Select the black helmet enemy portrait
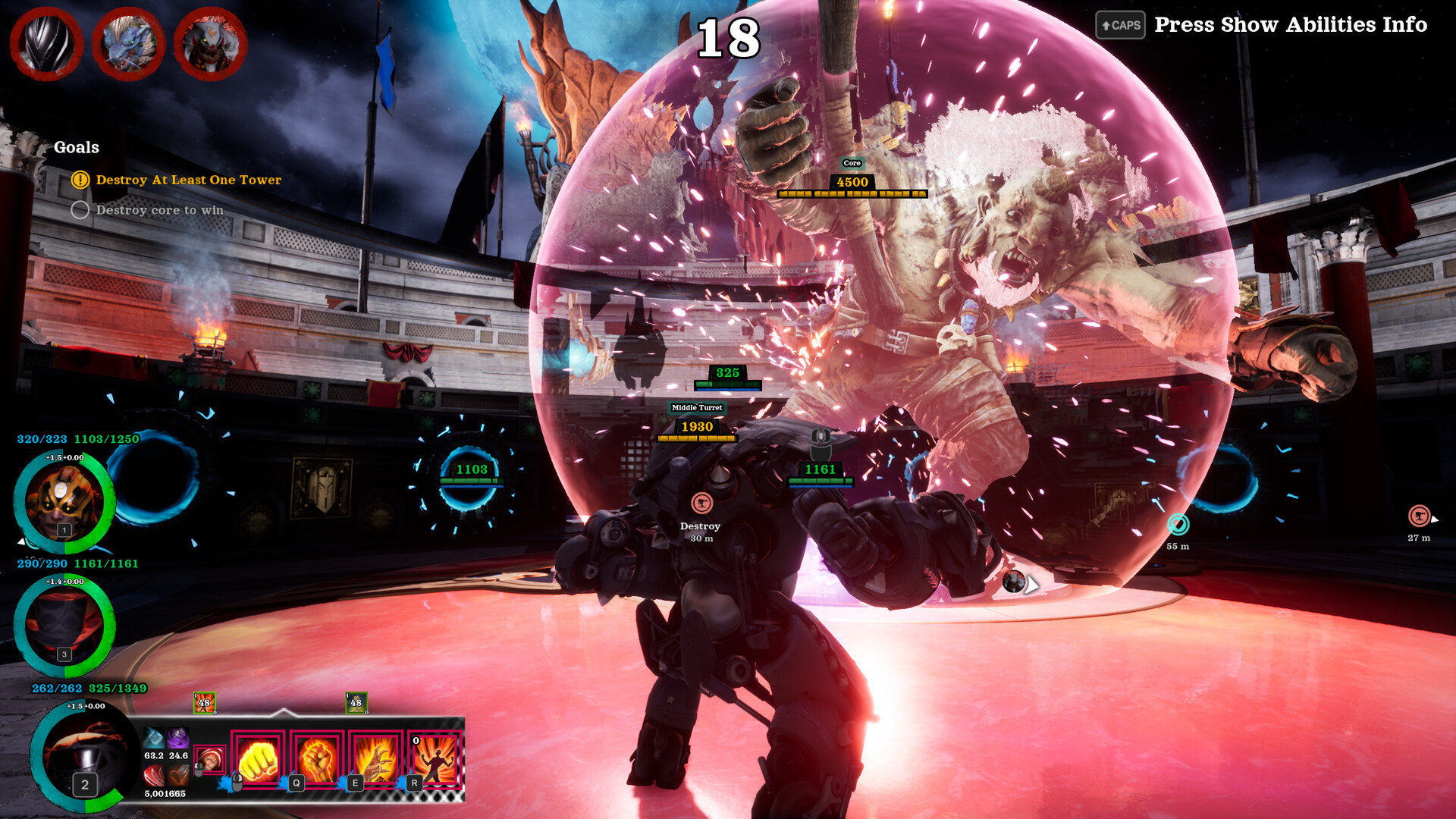1456x819 pixels. pos(47,44)
